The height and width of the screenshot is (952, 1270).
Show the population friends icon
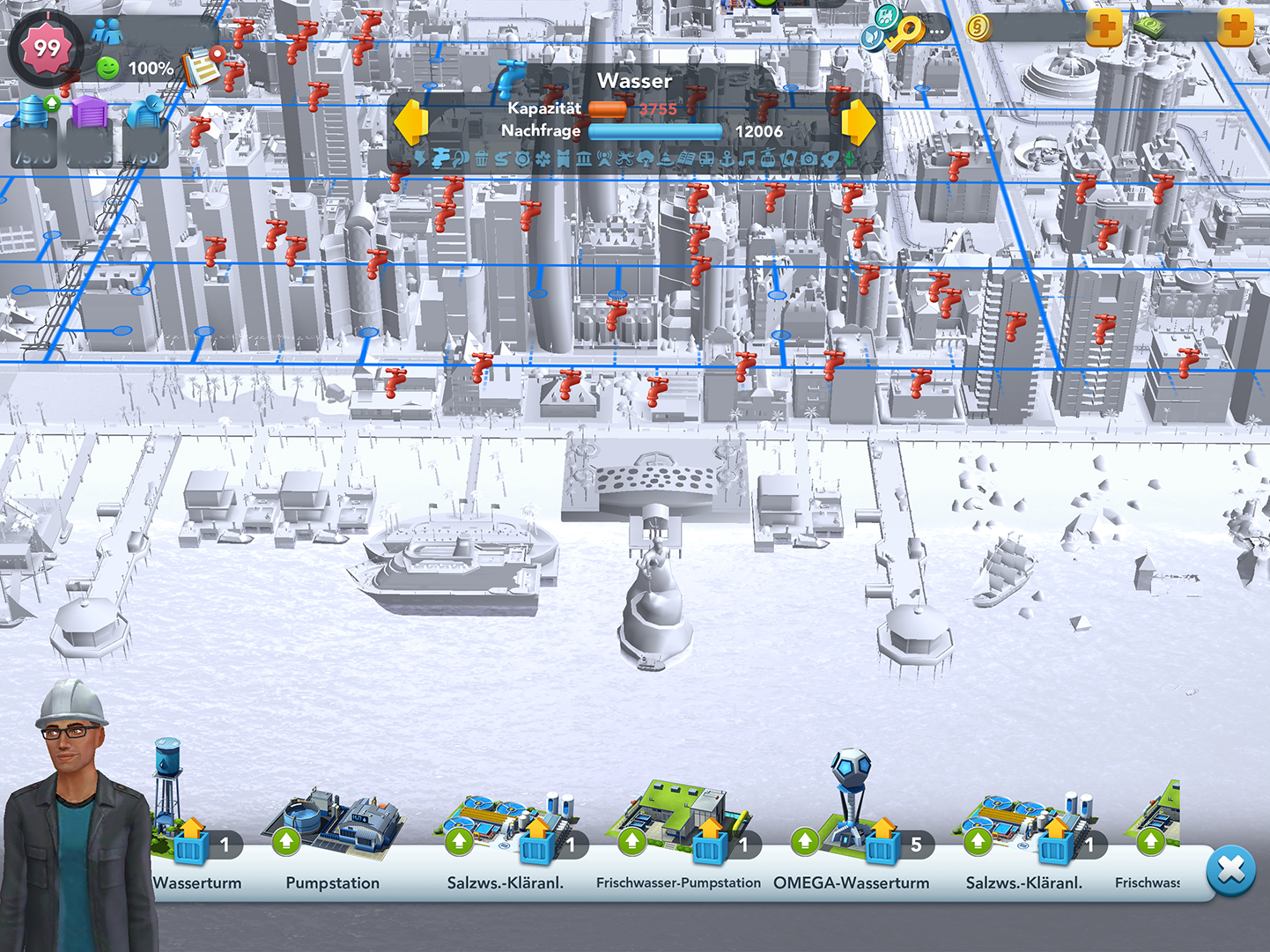point(107,32)
